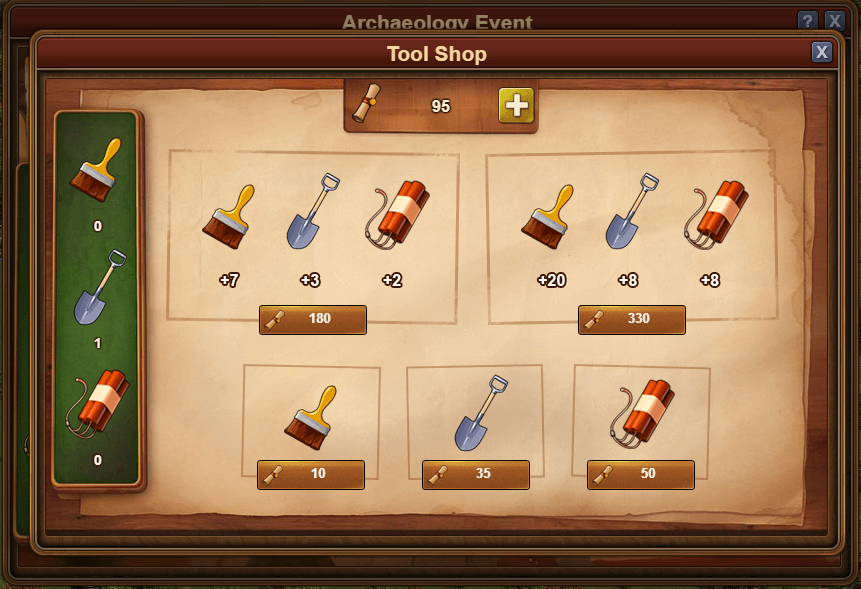The width and height of the screenshot is (861, 589).
Task: Purchase a dynamite for 50 scrolls
Action: point(641,474)
